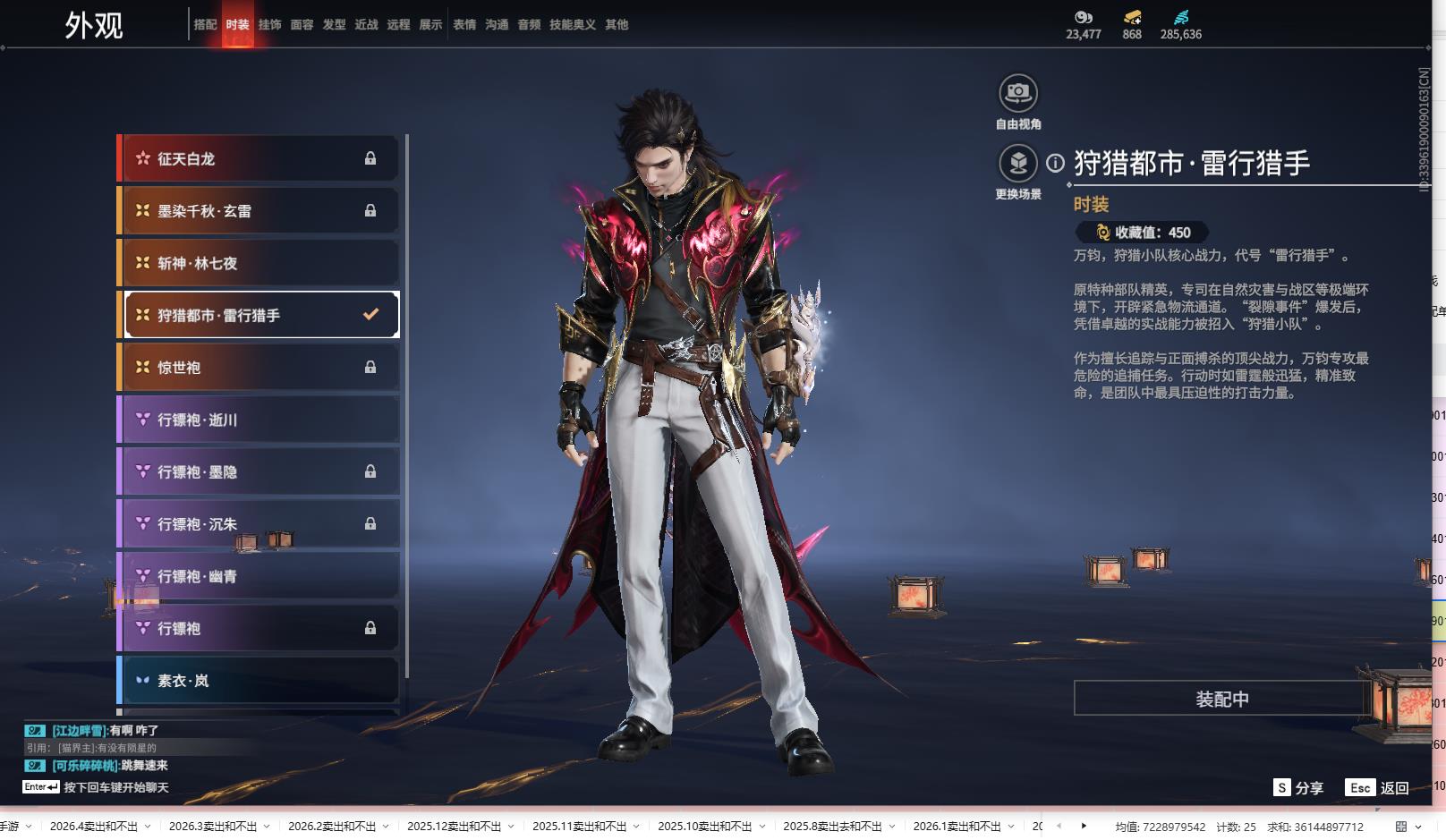Click the 分享 share button

coord(1298,788)
